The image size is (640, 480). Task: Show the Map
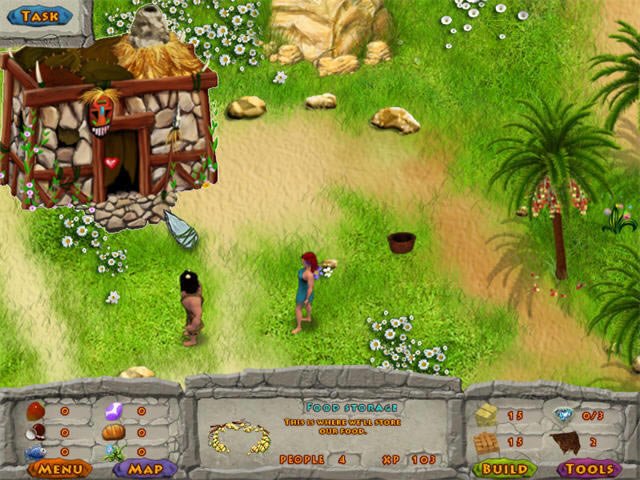click(x=145, y=467)
